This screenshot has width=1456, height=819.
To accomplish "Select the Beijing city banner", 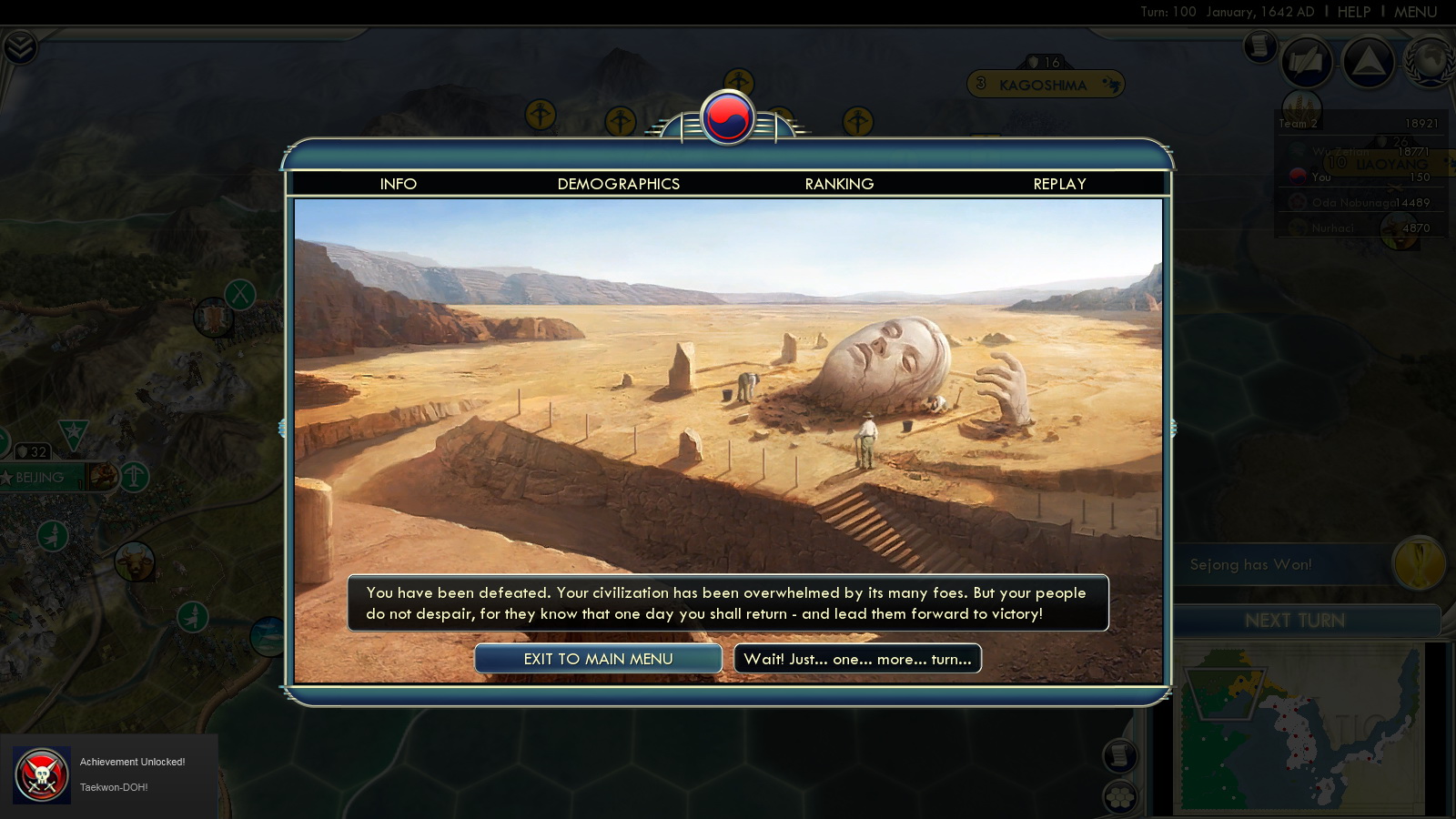I will 41,477.
